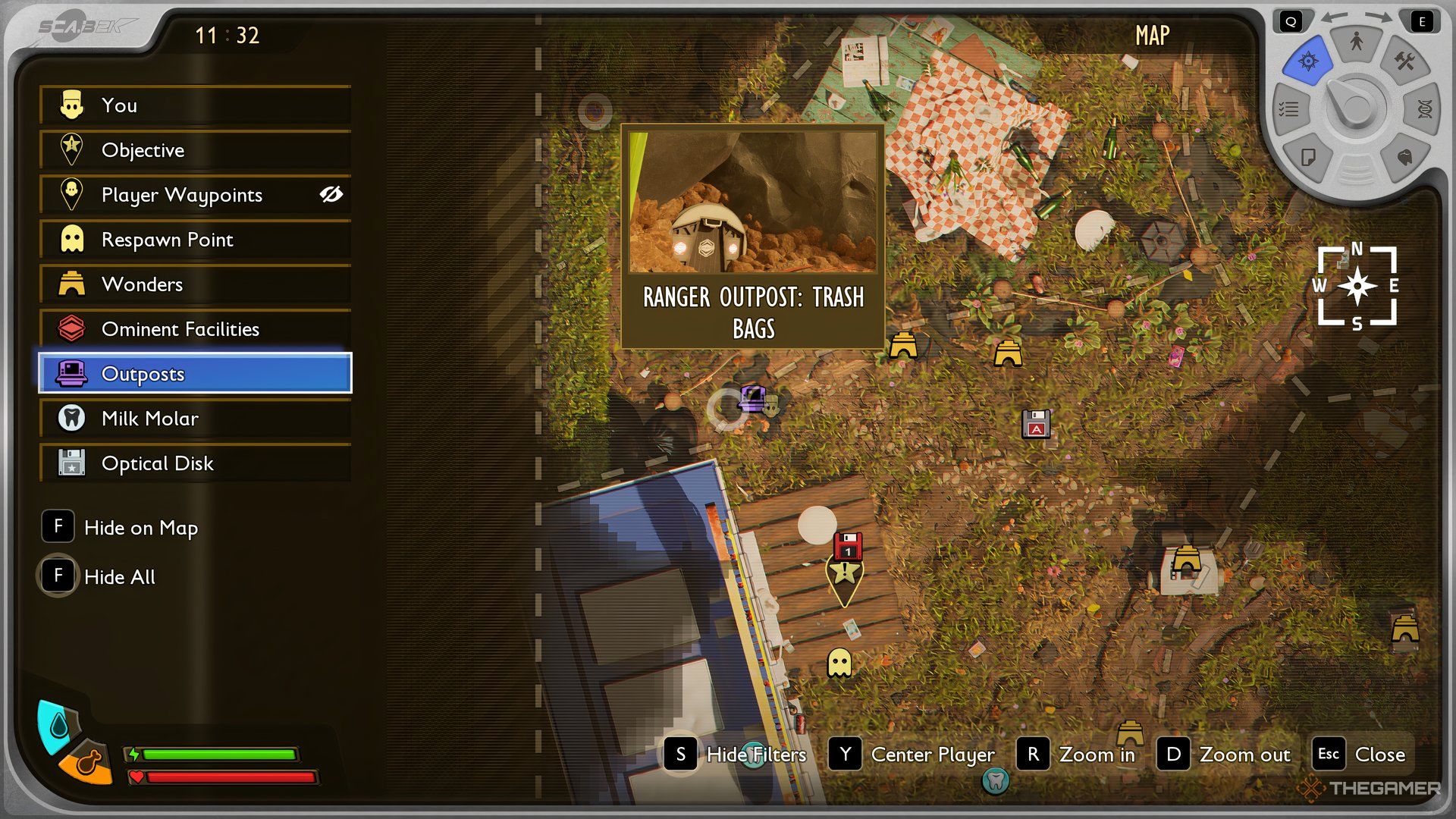1456x819 pixels.
Task: Select the Wonders filter entry
Action: (x=195, y=284)
